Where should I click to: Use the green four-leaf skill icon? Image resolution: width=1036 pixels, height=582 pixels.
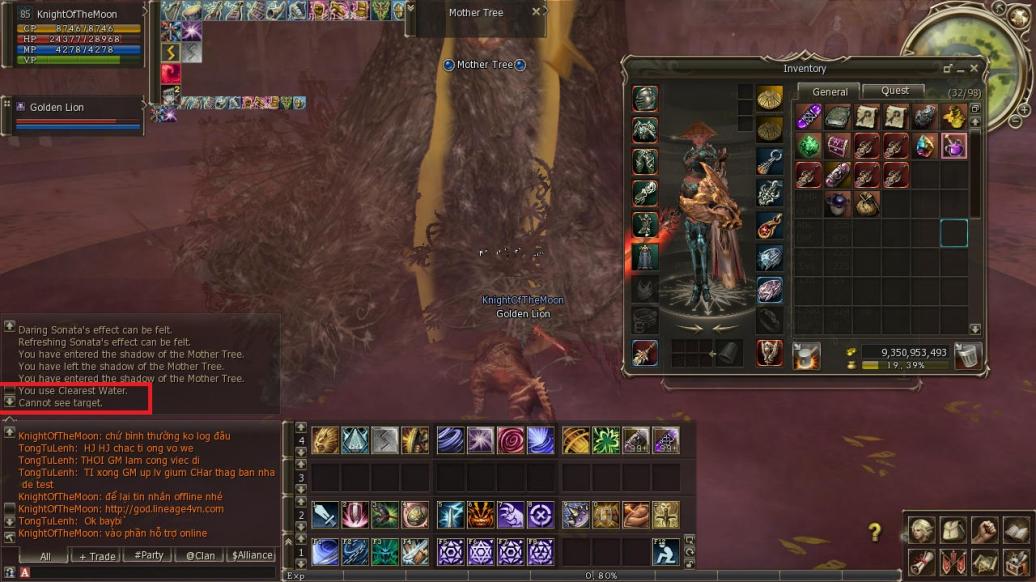coord(606,440)
